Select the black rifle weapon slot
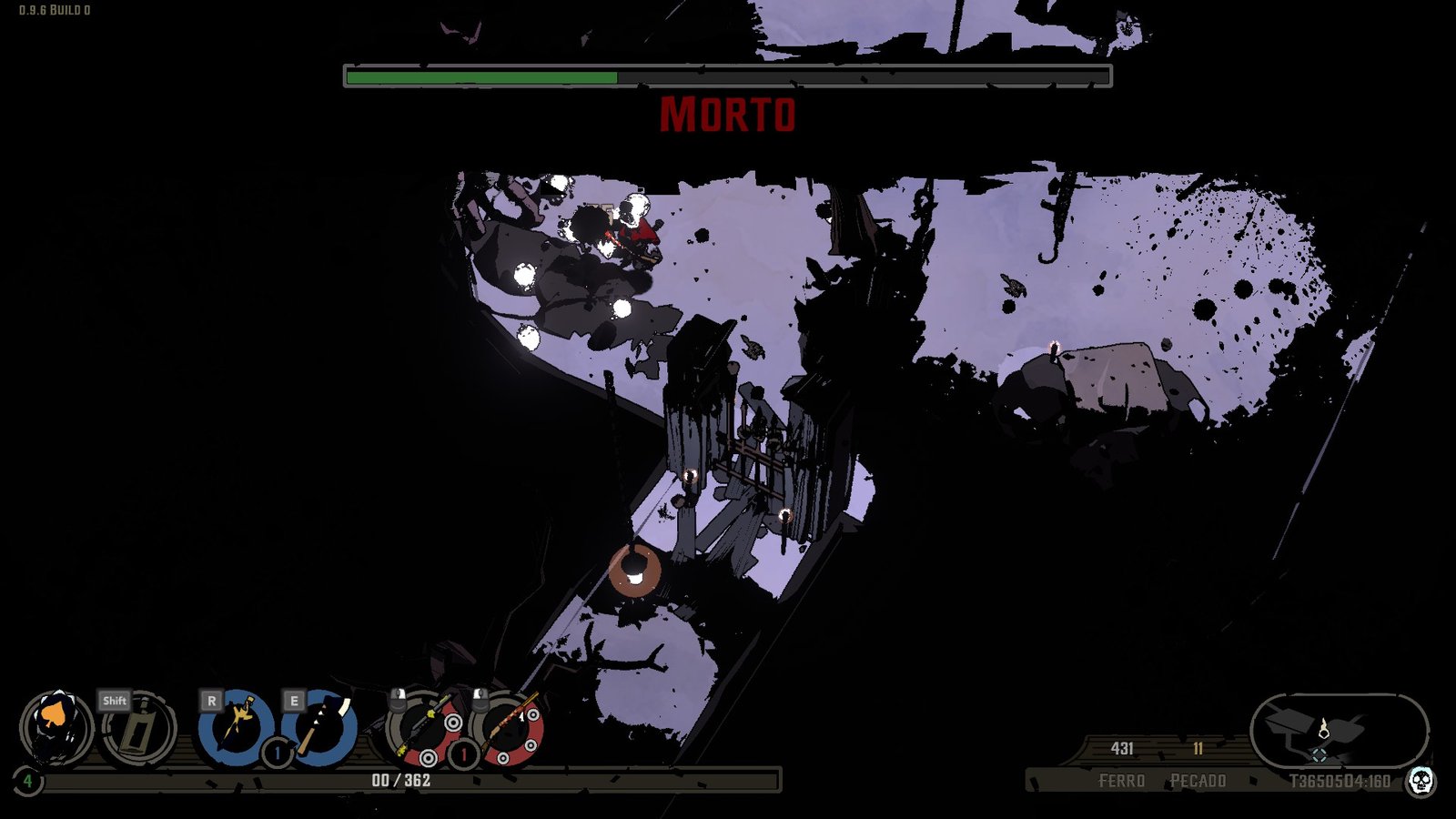Viewport: 1456px width, 819px height. (x=425, y=728)
